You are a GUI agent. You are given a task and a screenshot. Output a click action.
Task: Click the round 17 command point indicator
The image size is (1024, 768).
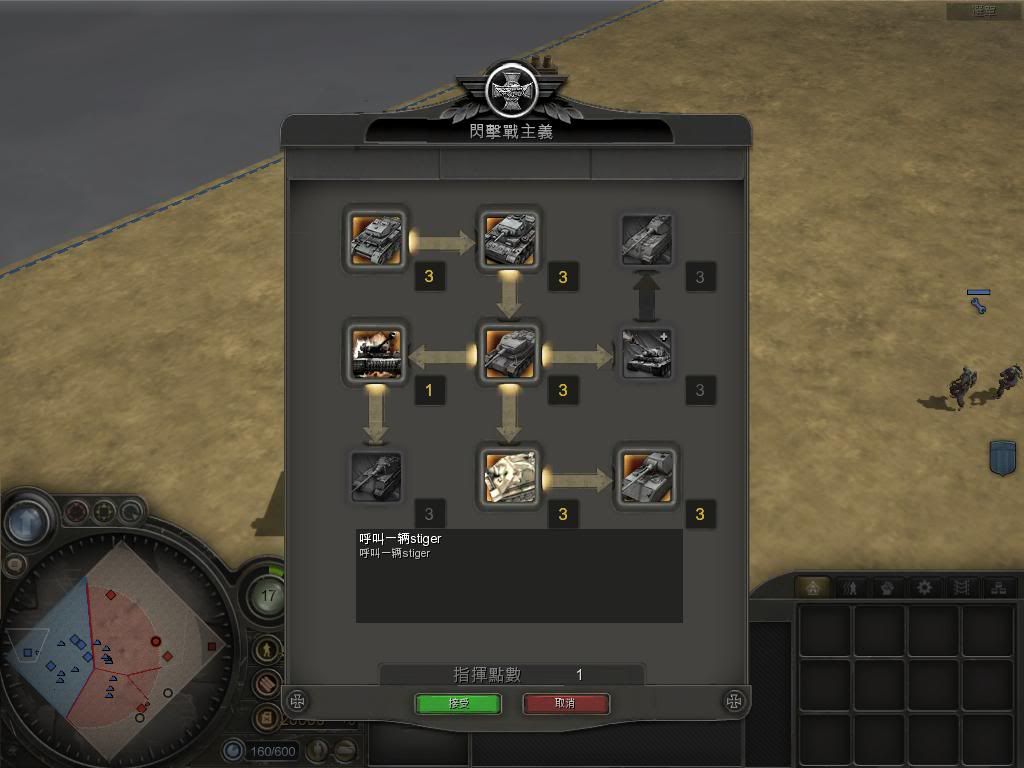pos(268,596)
